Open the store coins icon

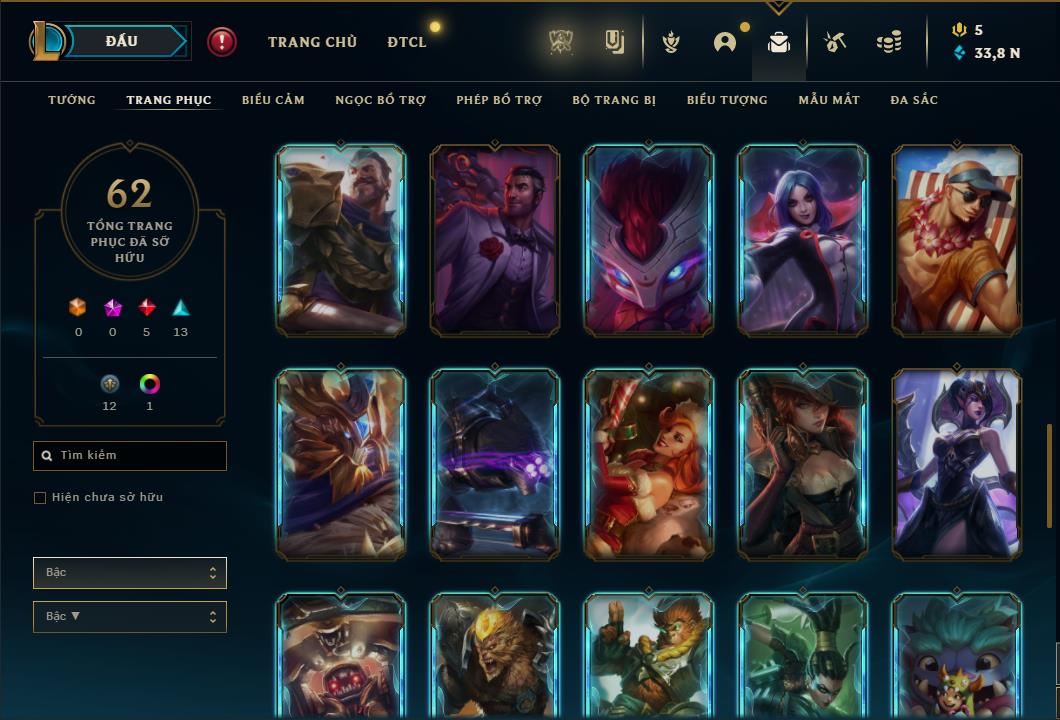coord(888,42)
